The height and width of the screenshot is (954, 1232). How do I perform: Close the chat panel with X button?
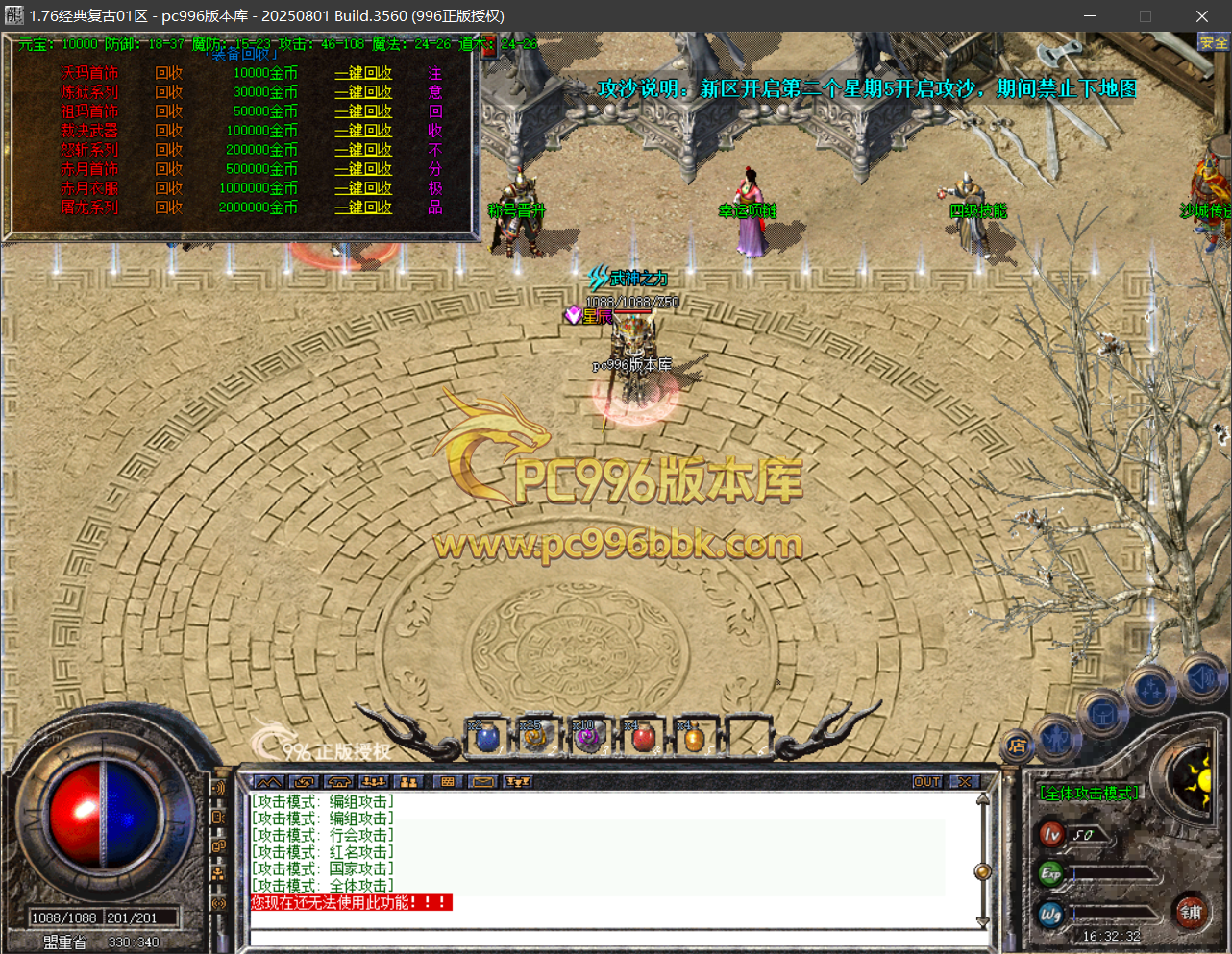(964, 782)
